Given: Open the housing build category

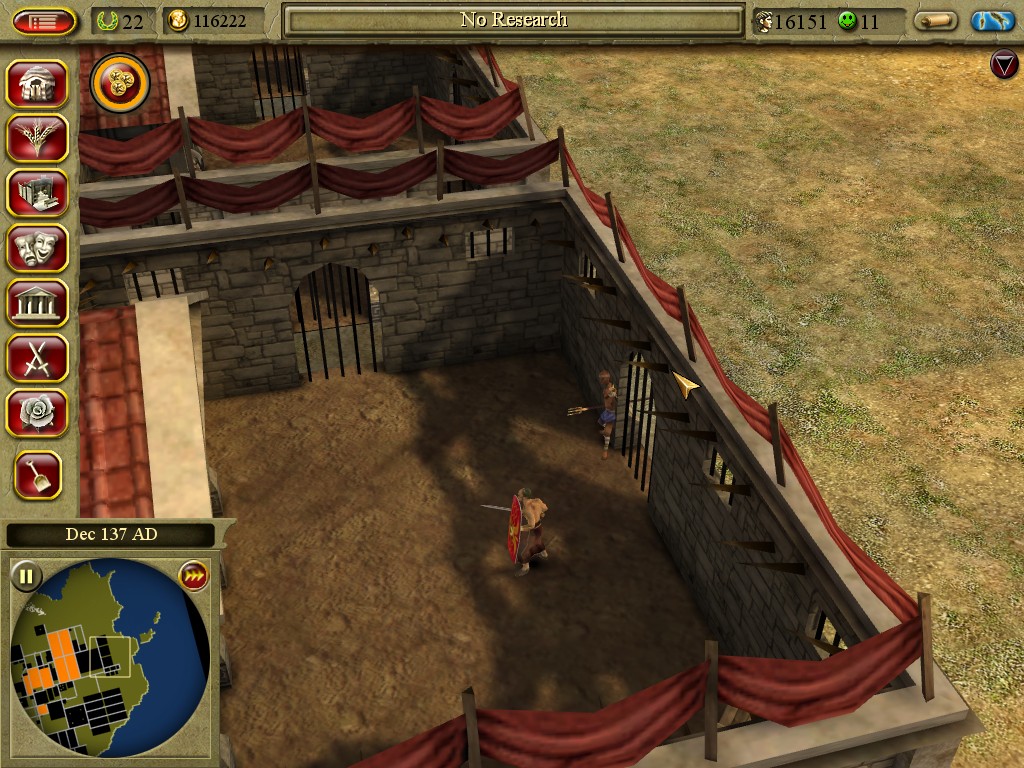Looking at the screenshot, I should pyautogui.click(x=37, y=84).
